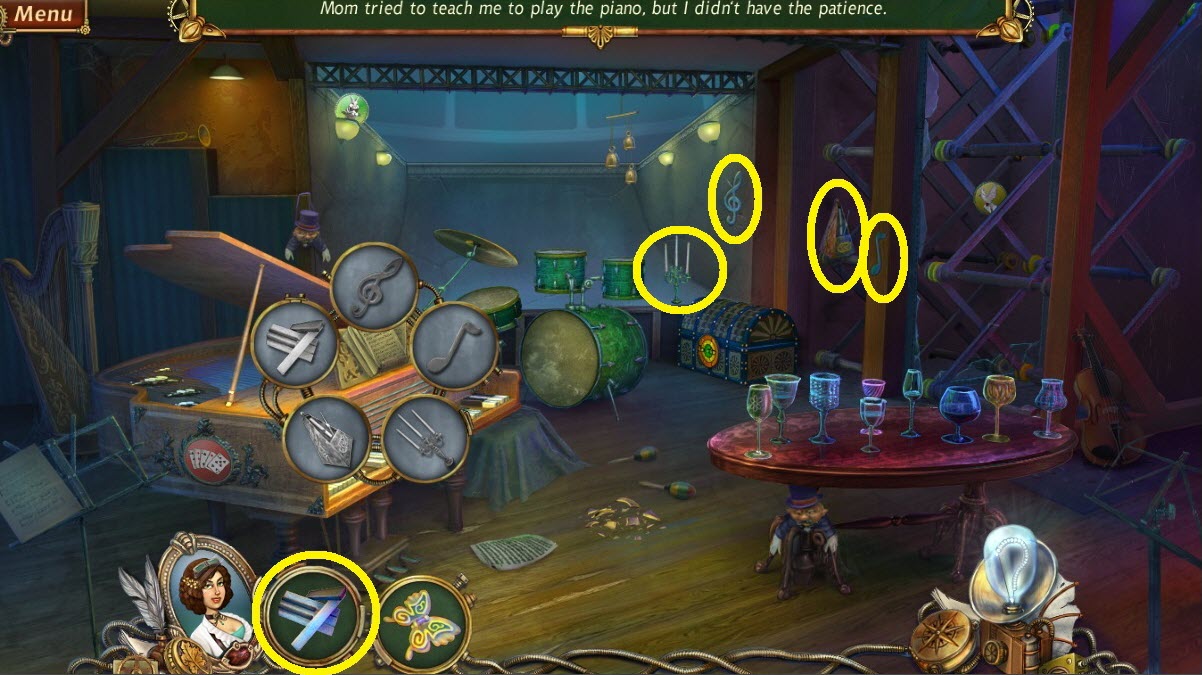Open the Menu button

(43, 14)
